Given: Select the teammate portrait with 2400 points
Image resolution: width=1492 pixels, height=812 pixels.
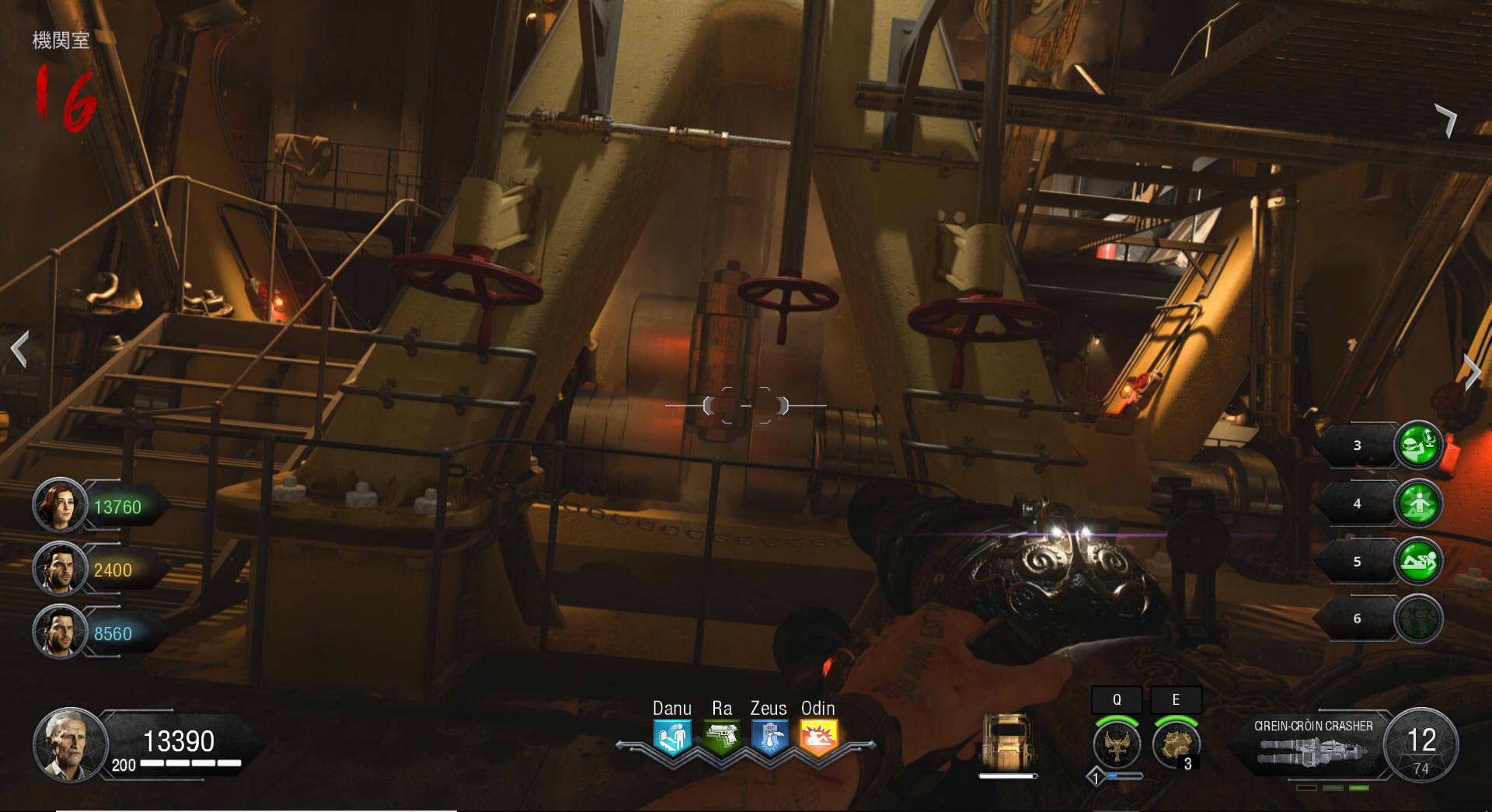Looking at the screenshot, I should (60, 569).
